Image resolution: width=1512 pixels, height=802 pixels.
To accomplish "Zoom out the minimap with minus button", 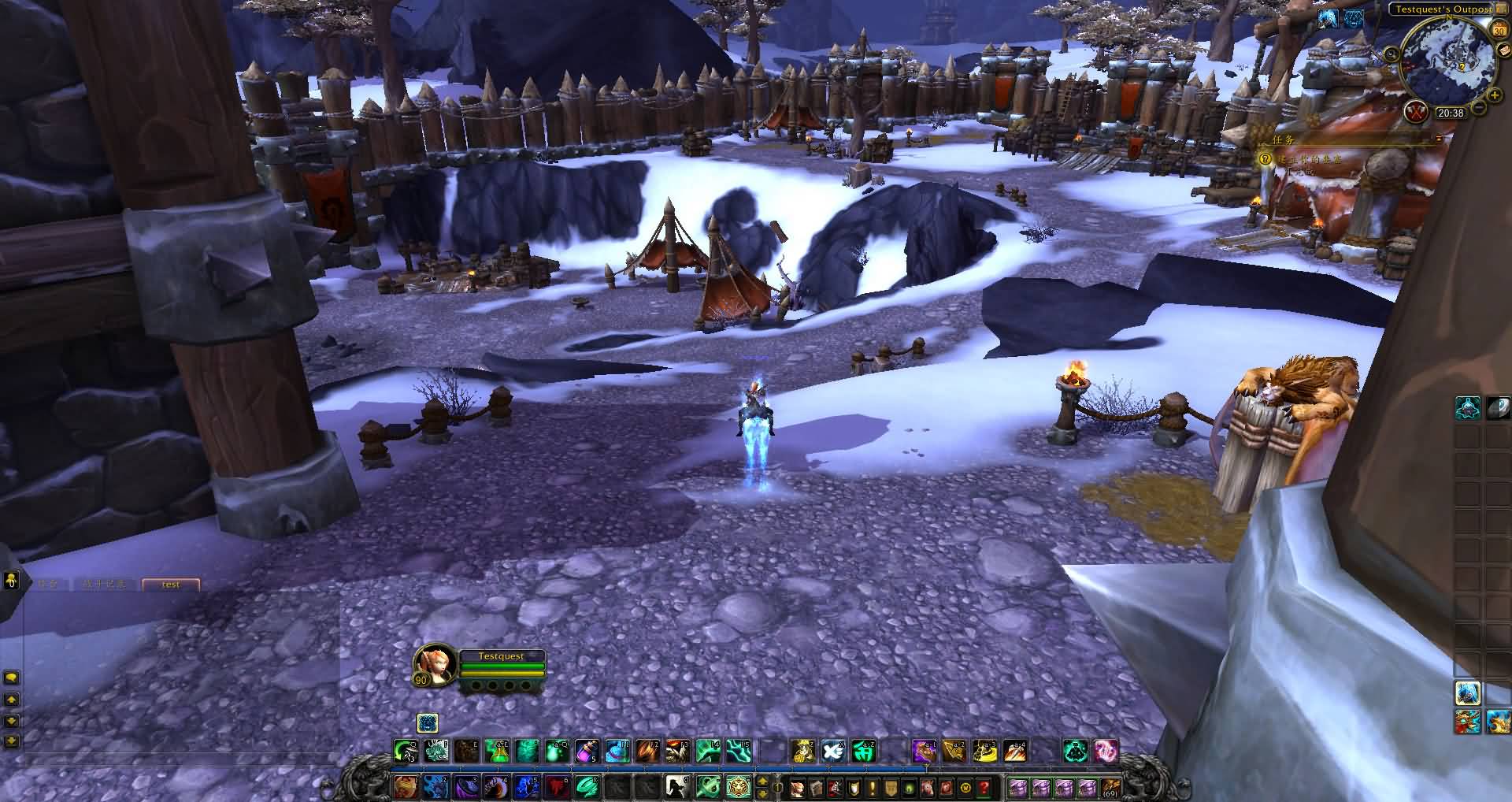I will point(1479,106).
